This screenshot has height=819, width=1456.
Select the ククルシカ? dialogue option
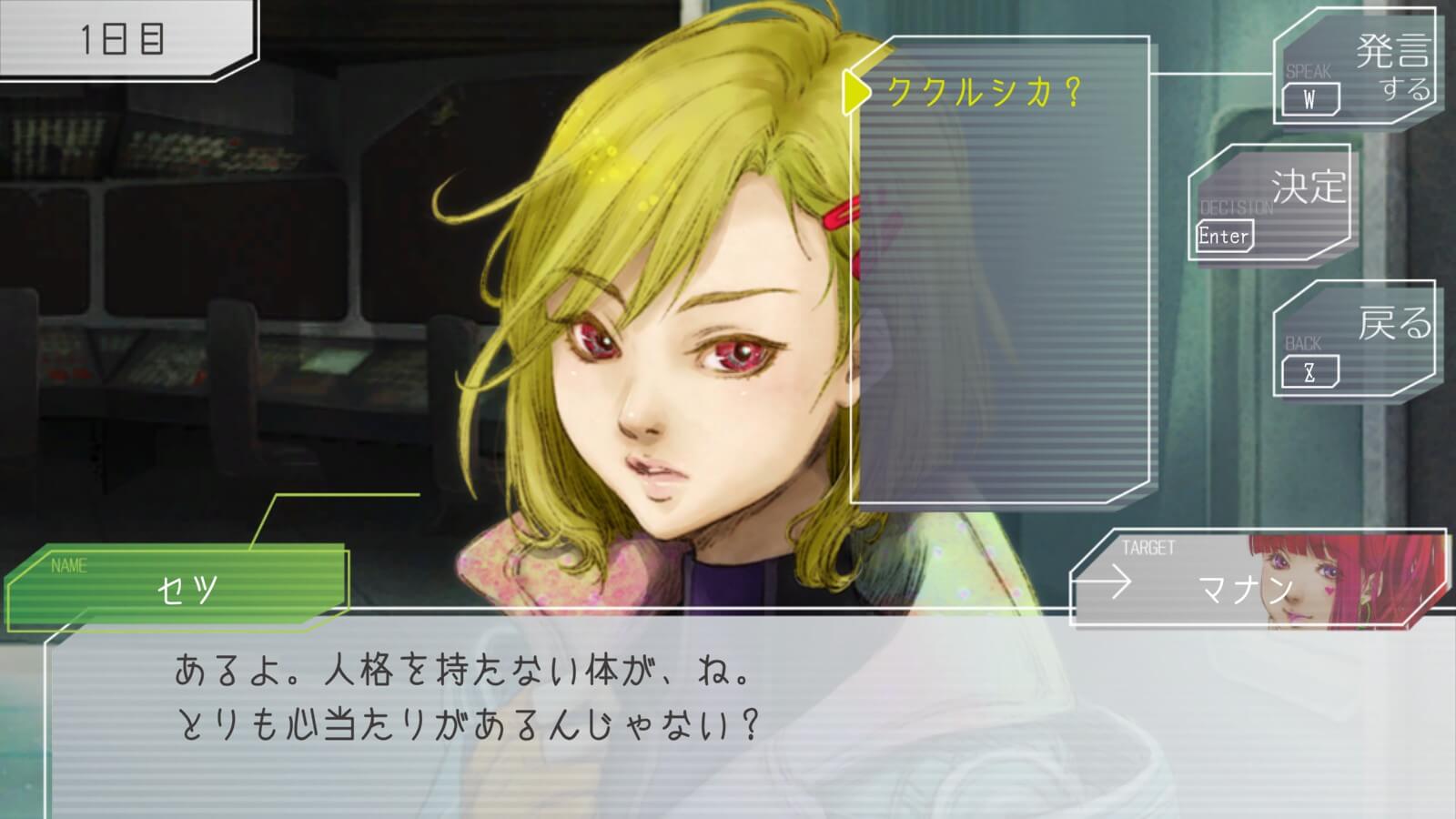coord(984,92)
